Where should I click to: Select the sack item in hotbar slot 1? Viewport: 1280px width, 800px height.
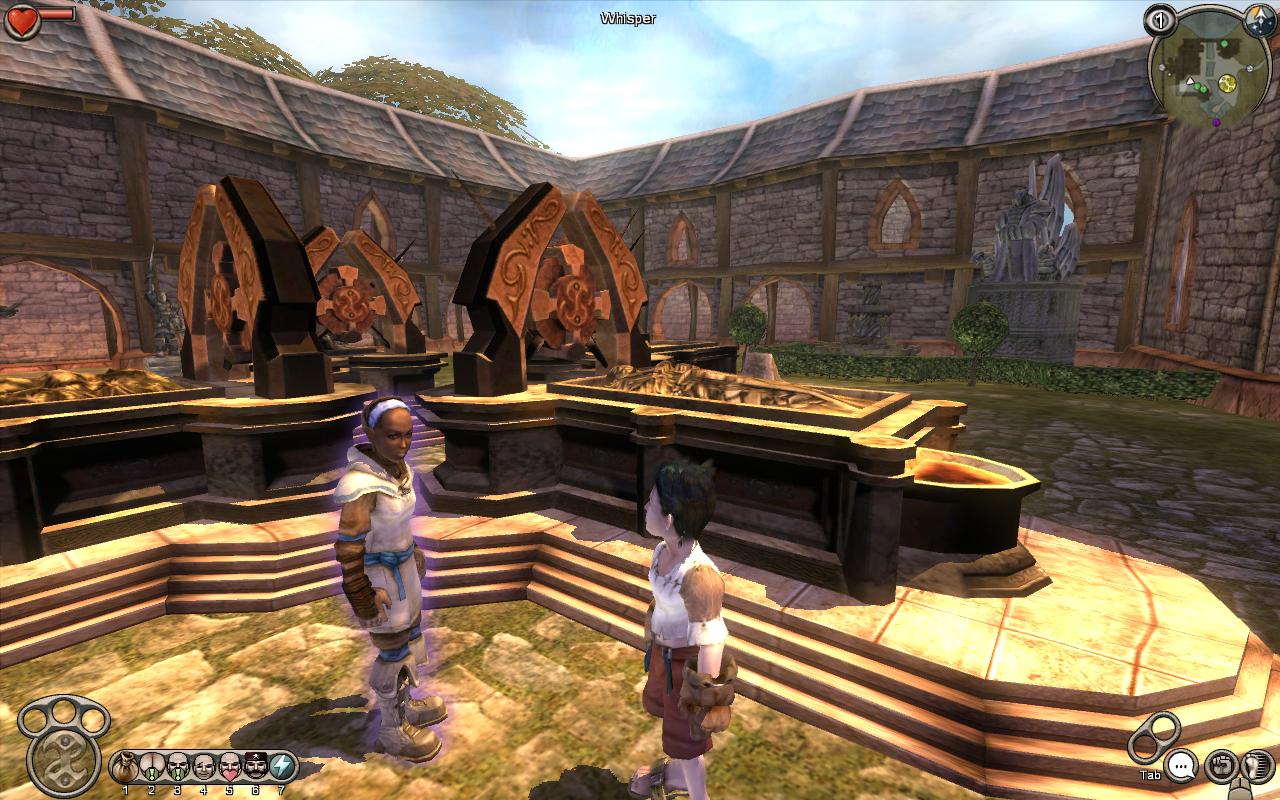125,767
